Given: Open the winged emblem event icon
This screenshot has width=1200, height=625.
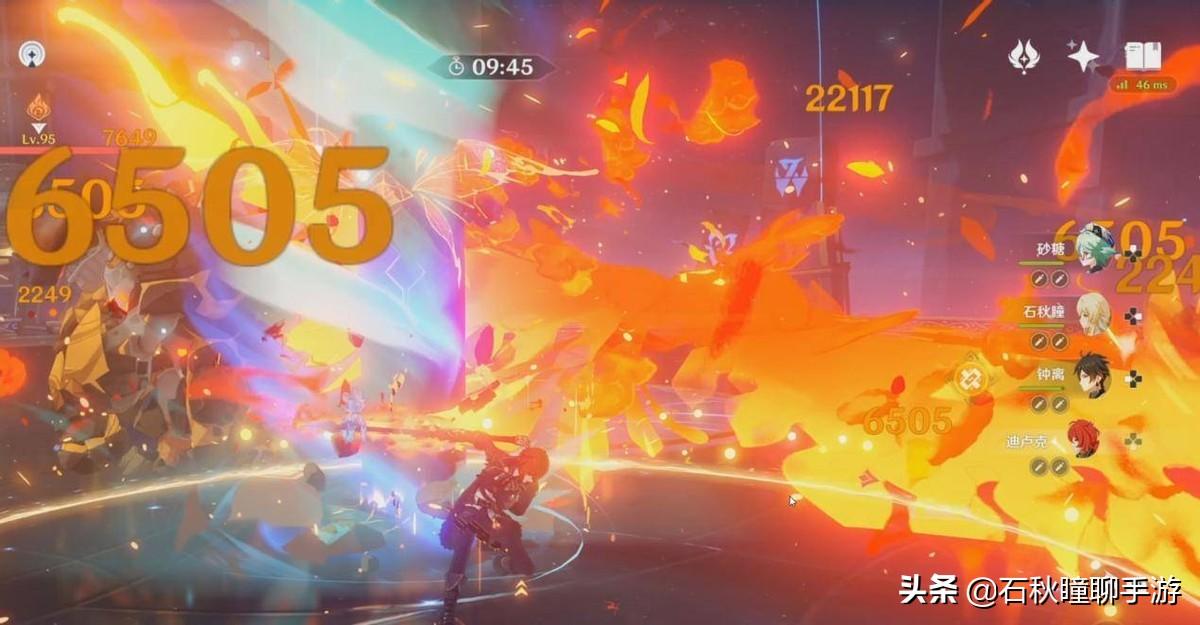Looking at the screenshot, I should (1024, 56).
